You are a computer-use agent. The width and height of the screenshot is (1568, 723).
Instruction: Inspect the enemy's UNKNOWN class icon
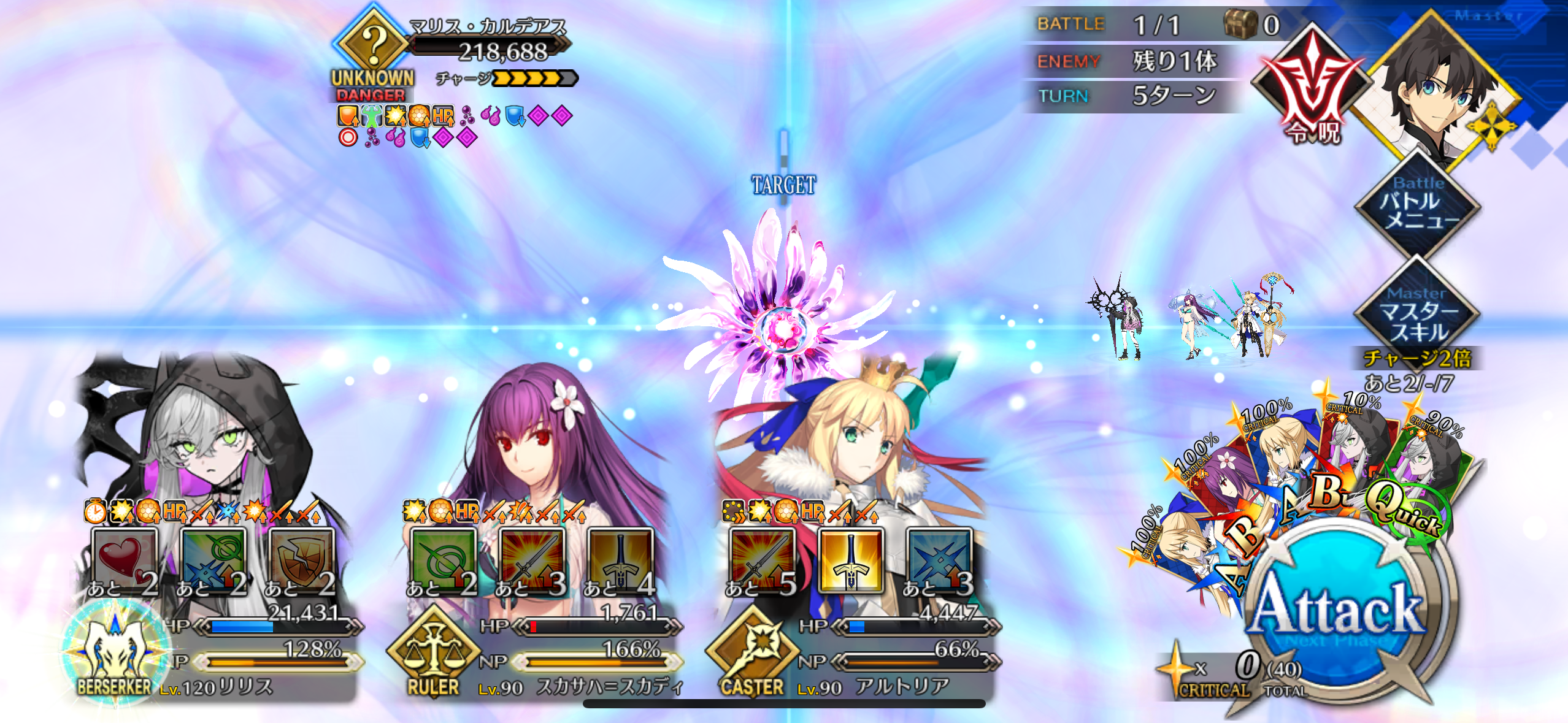point(372,44)
